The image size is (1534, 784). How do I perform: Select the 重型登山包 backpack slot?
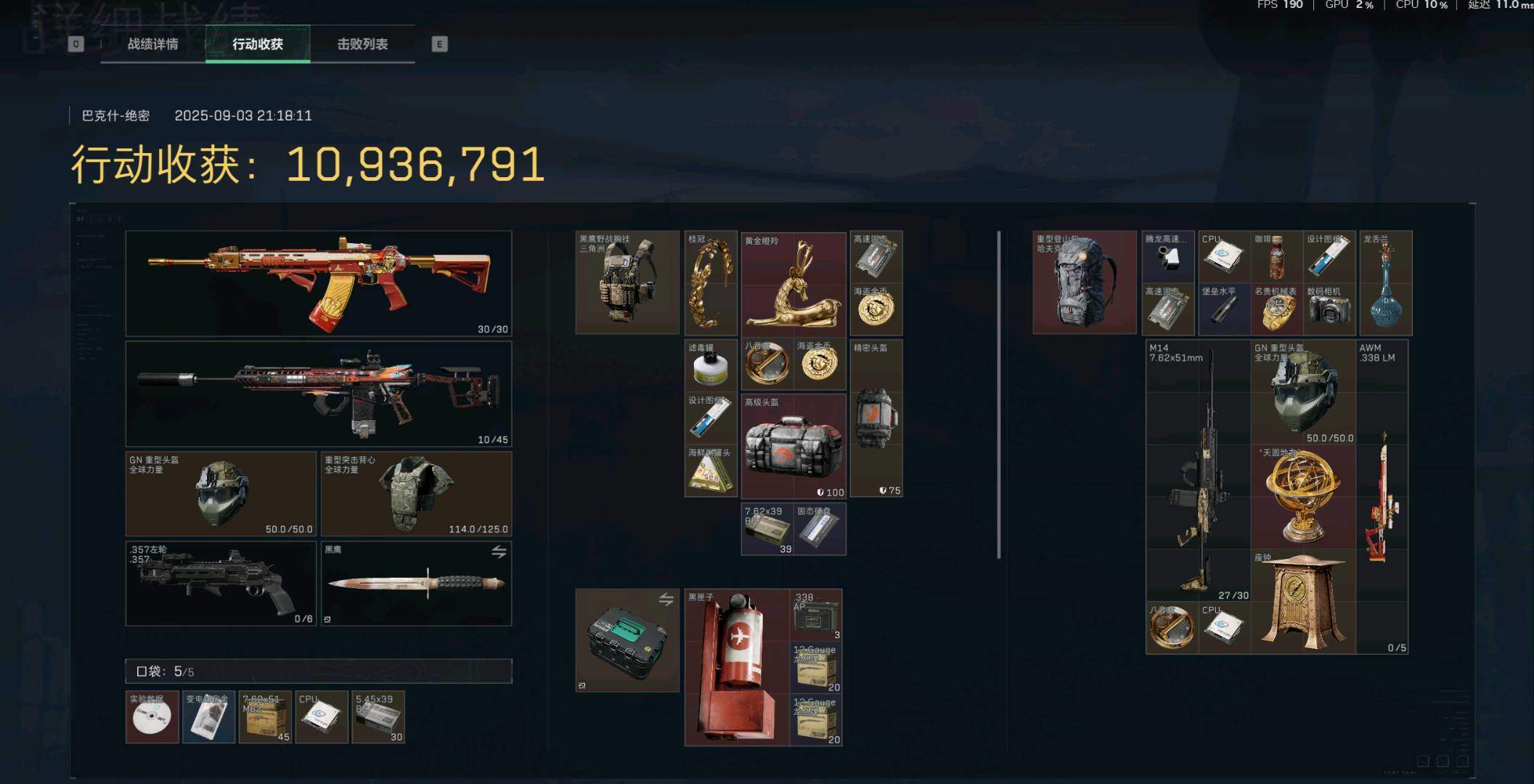point(1085,282)
